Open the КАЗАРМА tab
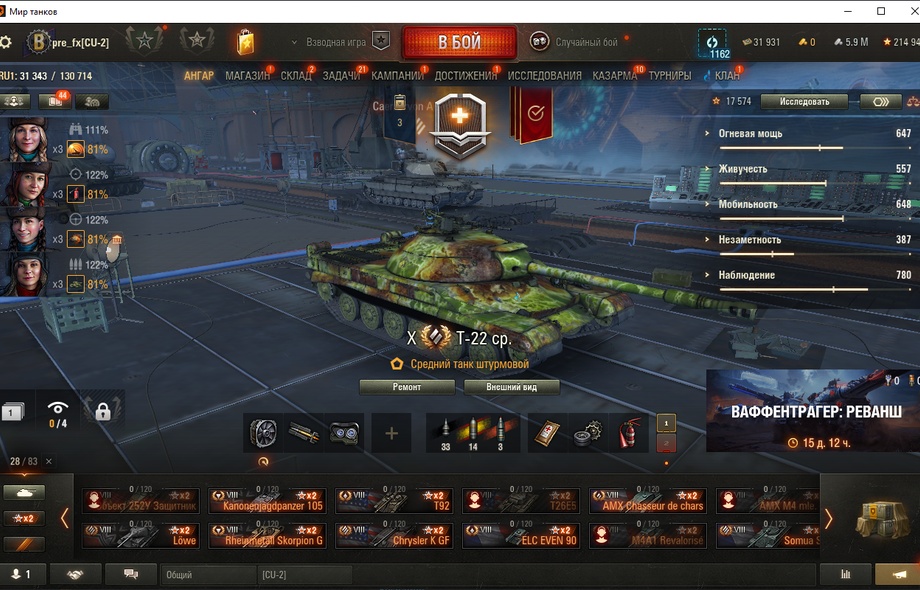 pyautogui.click(x=614, y=76)
